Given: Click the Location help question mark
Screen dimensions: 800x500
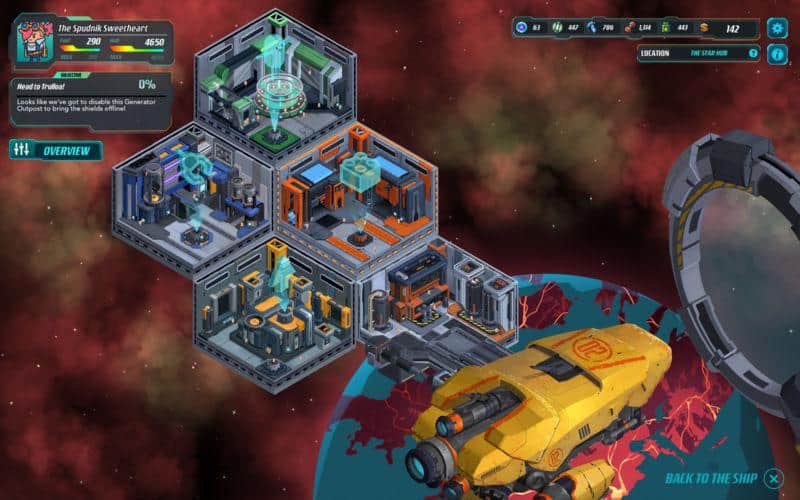Looking at the screenshot, I should tap(753, 53).
